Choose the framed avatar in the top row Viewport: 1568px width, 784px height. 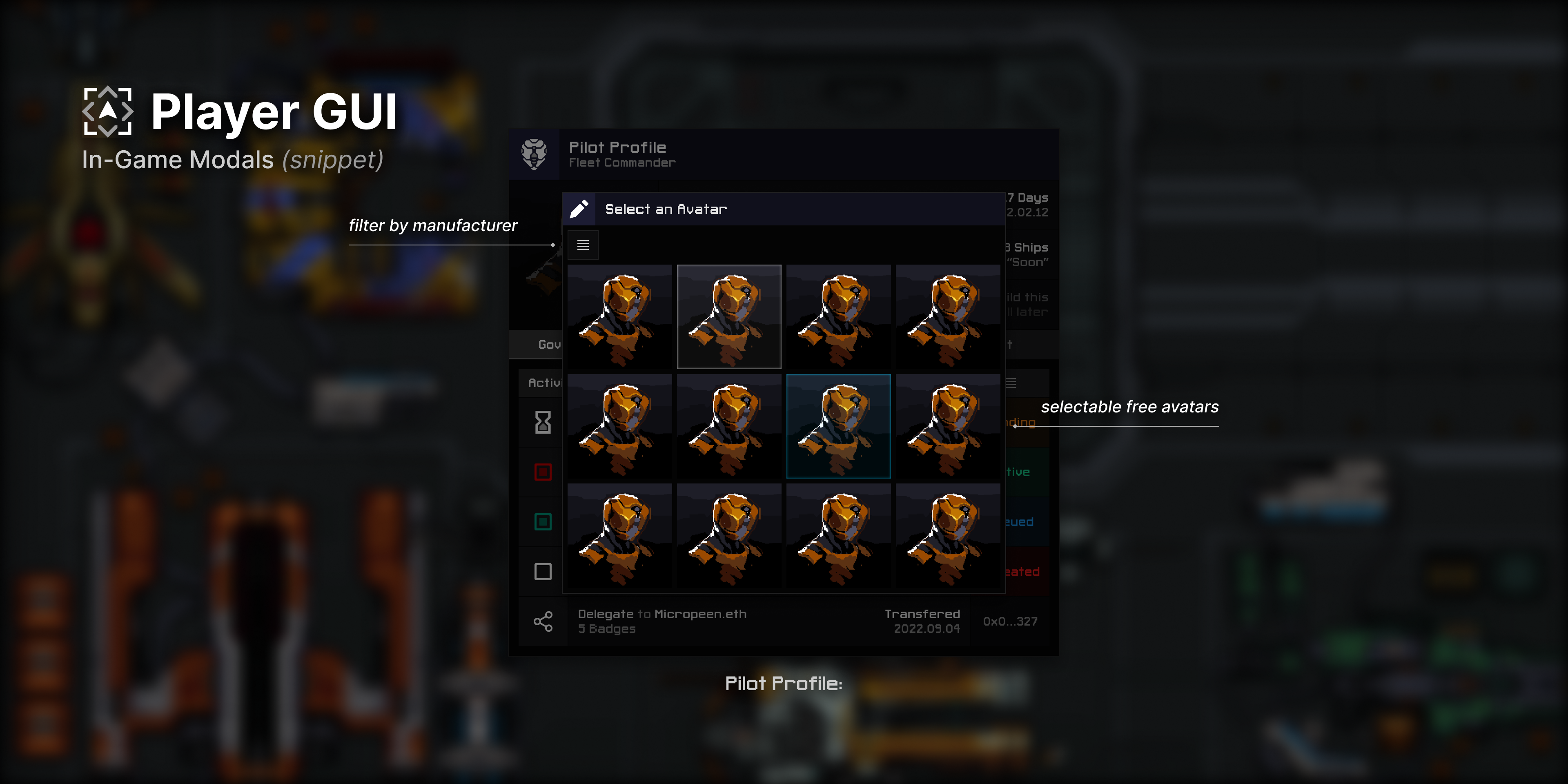click(728, 316)
